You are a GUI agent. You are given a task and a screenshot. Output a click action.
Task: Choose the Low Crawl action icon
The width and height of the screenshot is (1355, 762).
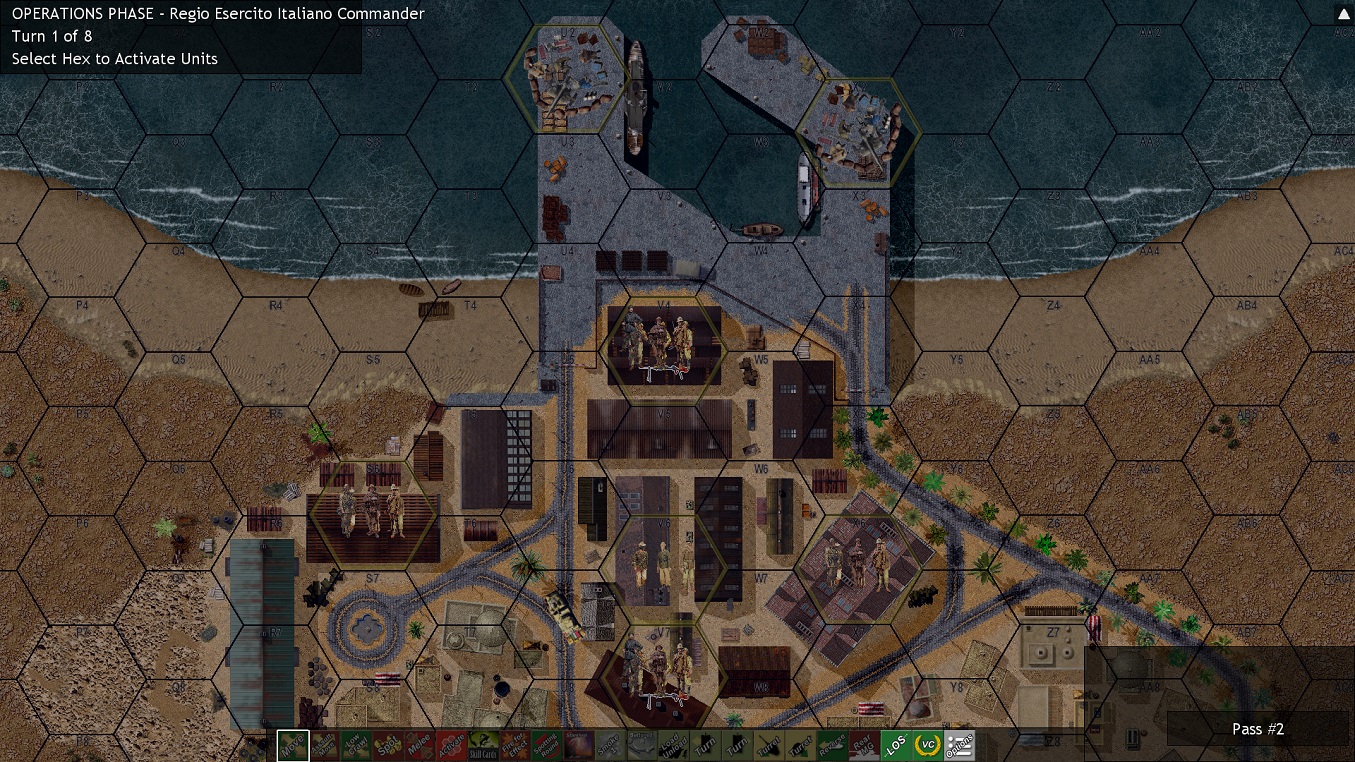click(x=358, y=745)
